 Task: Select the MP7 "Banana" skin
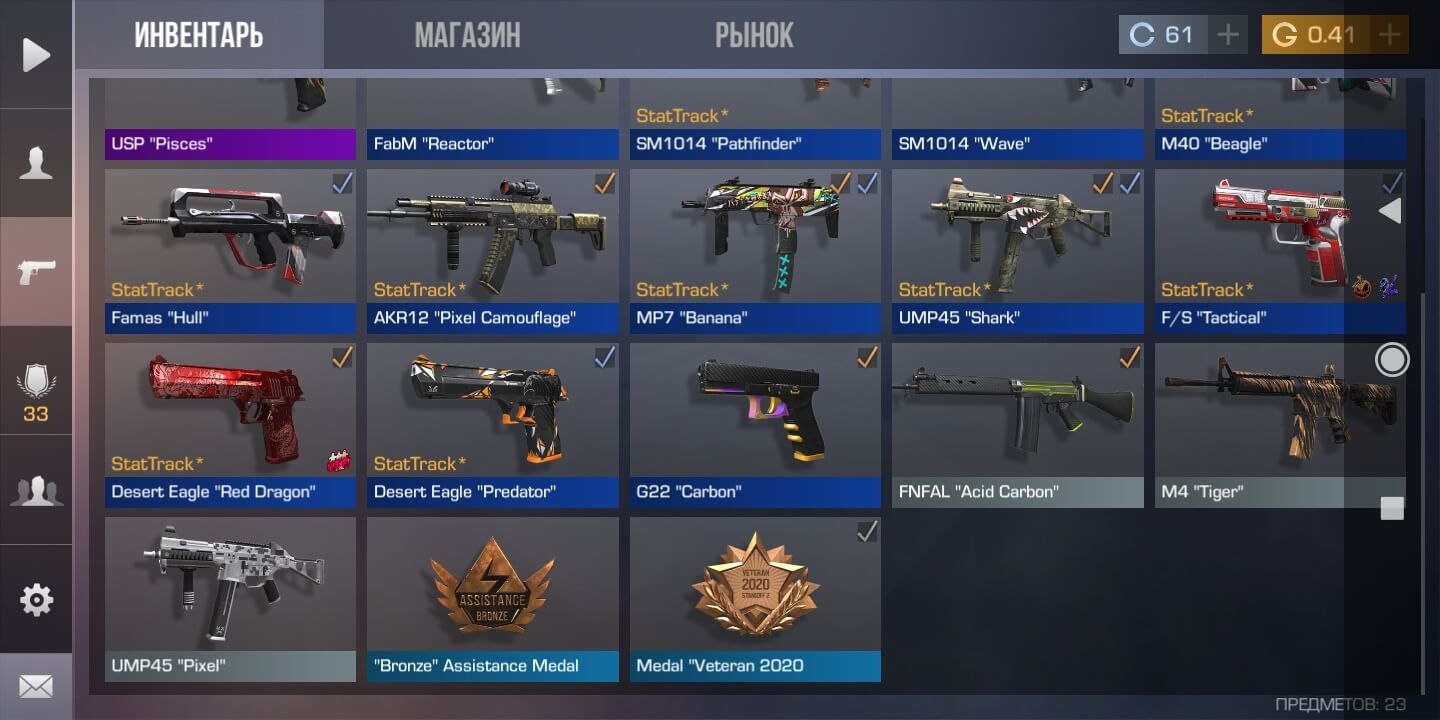755,250
